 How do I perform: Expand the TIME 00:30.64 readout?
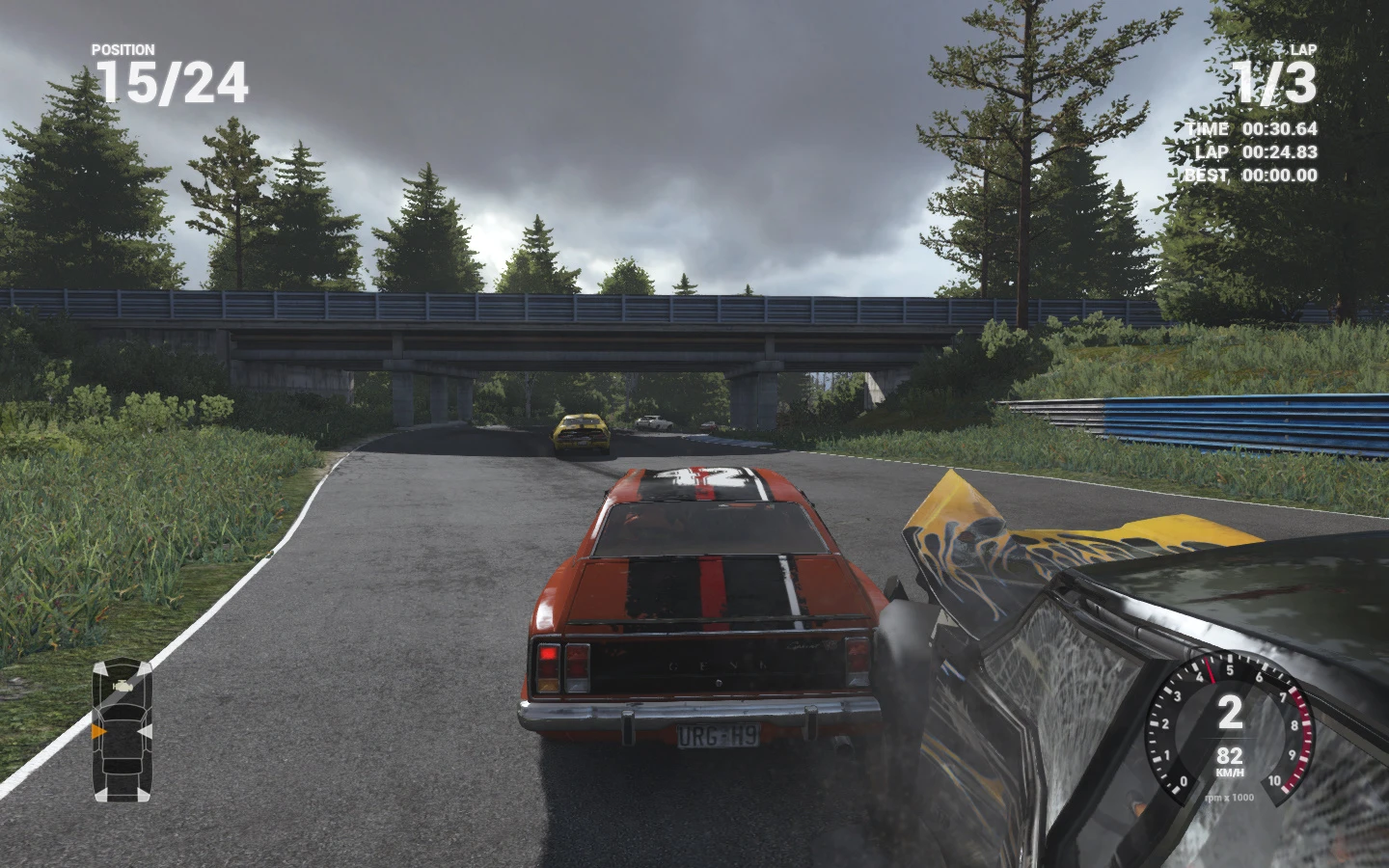pos(1248,127)
